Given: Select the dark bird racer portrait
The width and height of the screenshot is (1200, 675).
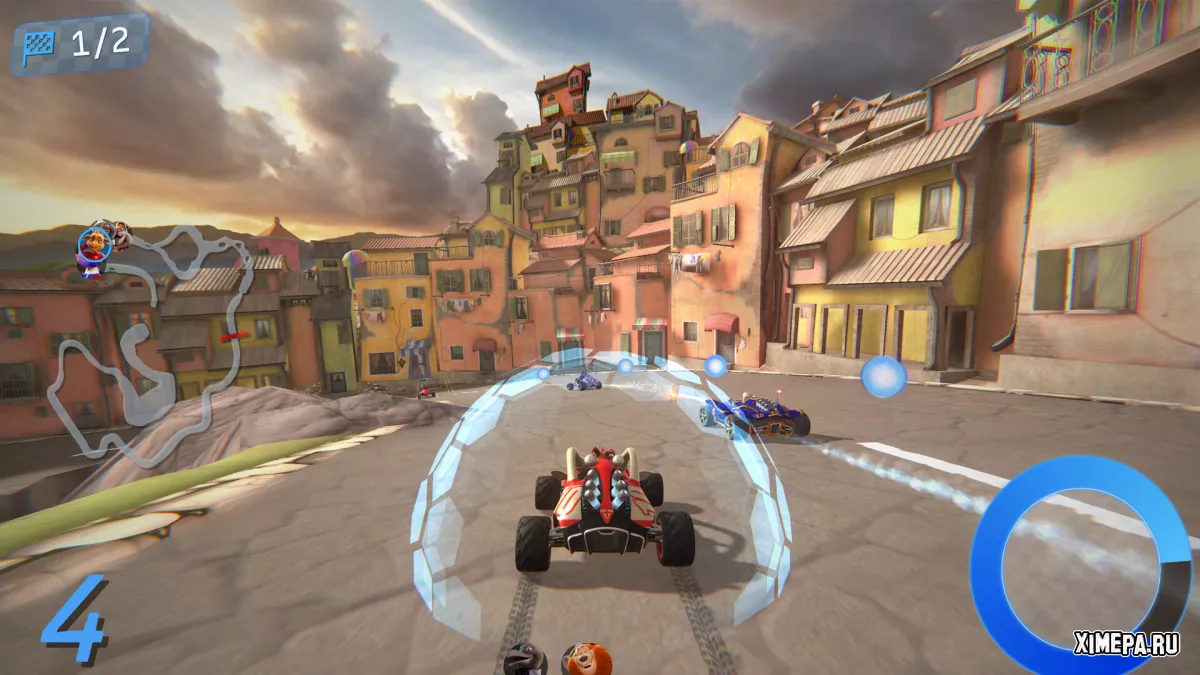Looking at the screenshot, I should coord(525,659).
